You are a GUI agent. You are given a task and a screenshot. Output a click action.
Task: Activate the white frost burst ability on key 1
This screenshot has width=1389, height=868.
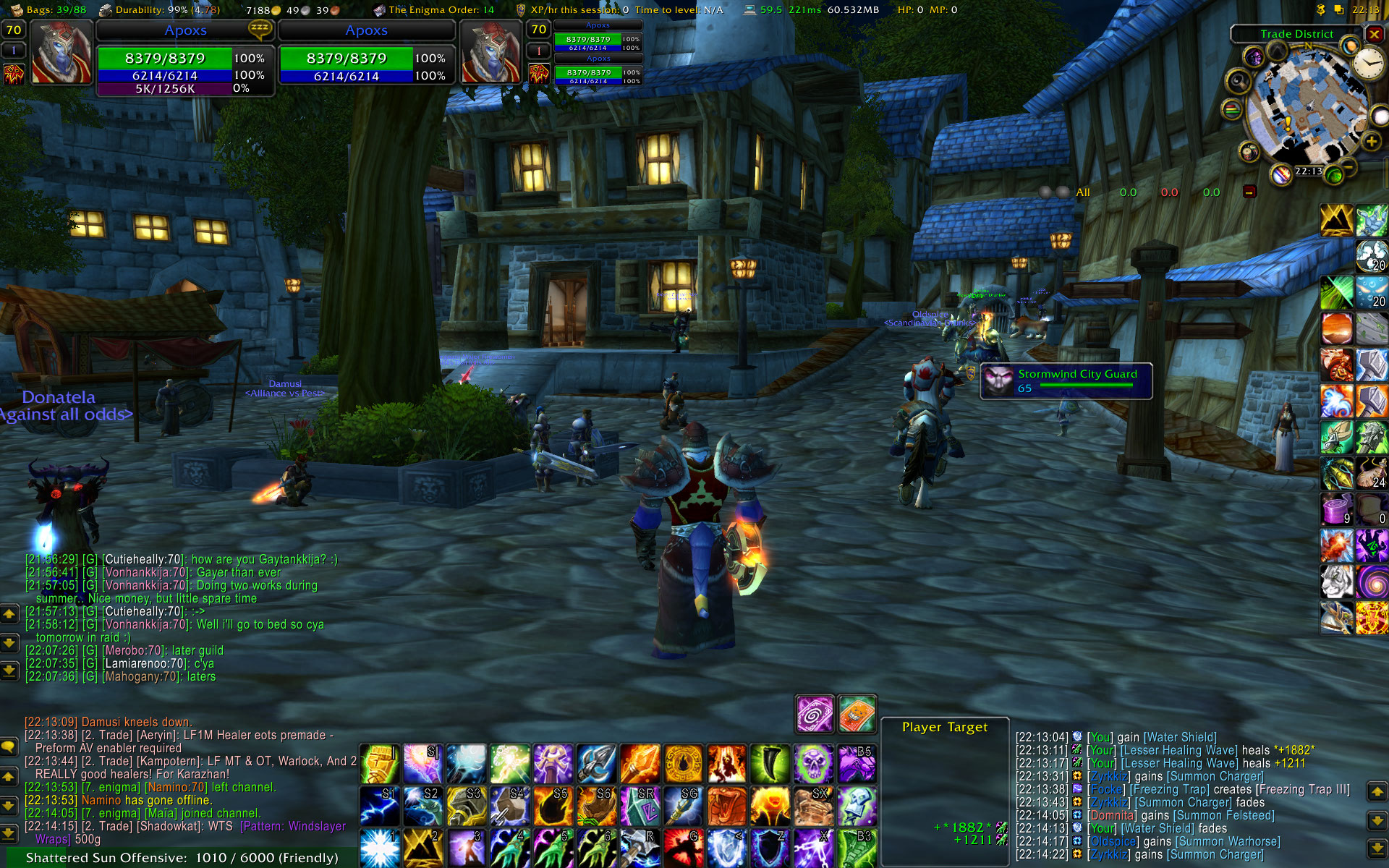click(x=379, y=848)
